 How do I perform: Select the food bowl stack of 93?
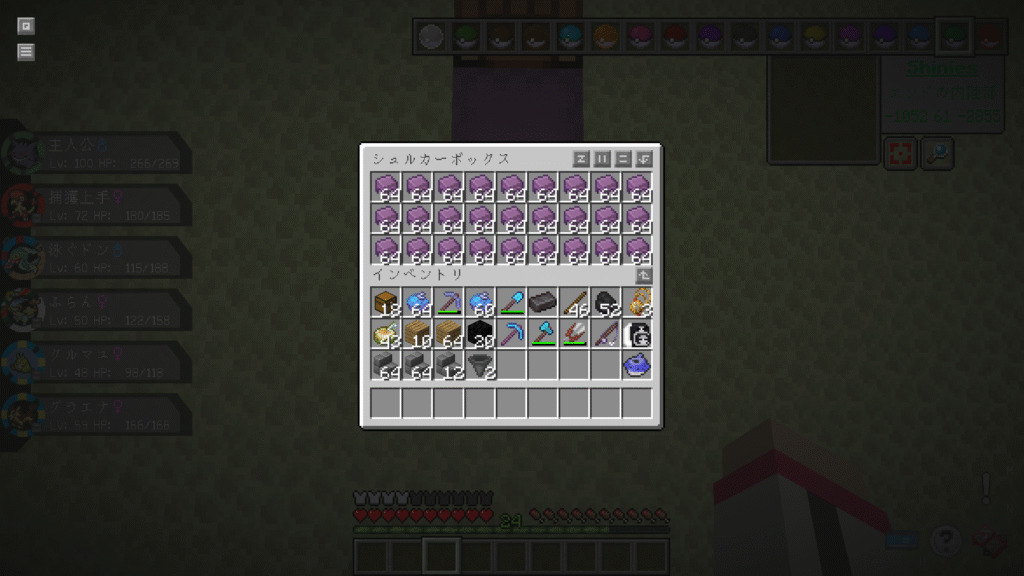(386, 334)
